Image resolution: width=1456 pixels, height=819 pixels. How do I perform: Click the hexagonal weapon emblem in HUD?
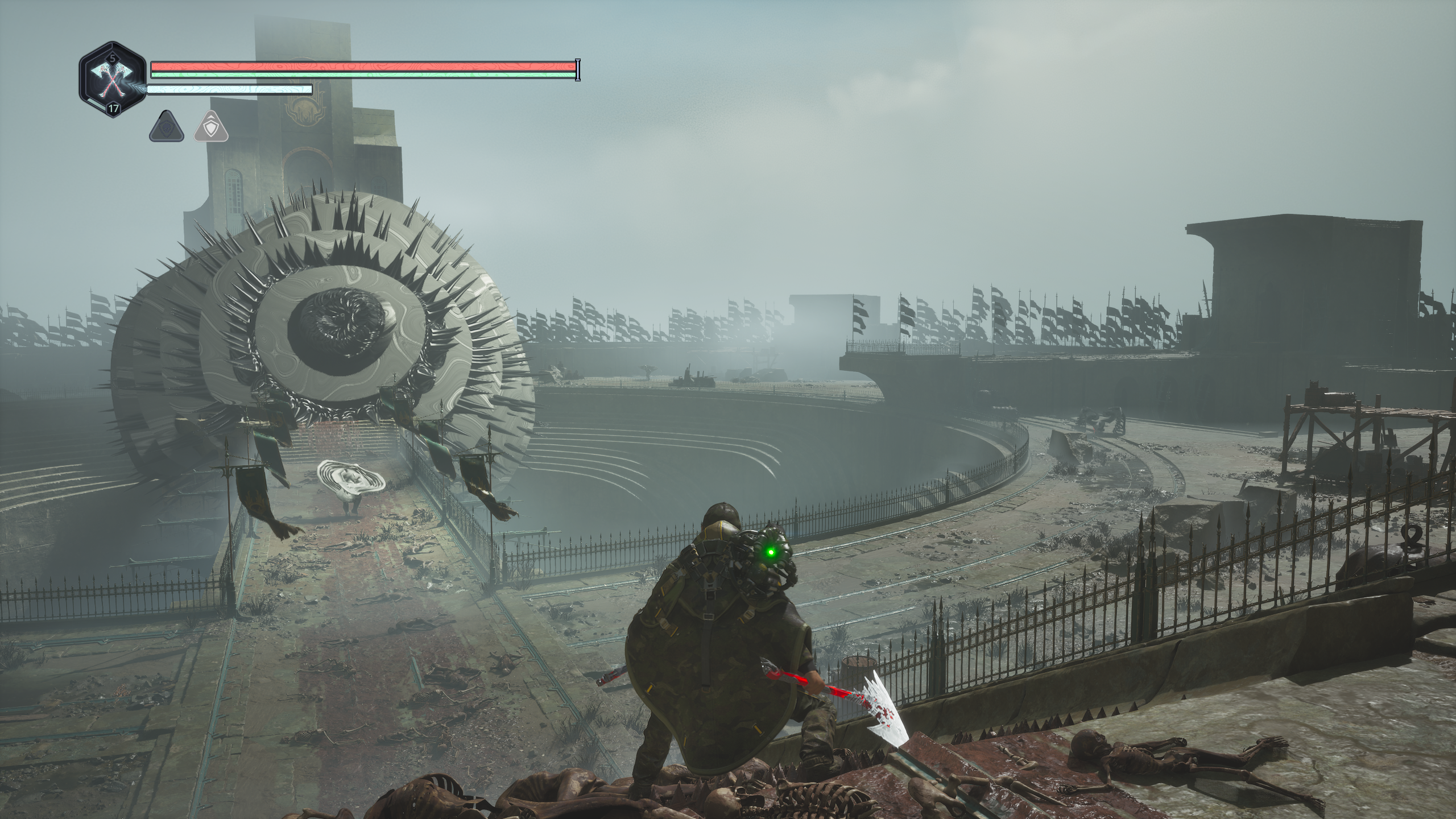(114, 81)
